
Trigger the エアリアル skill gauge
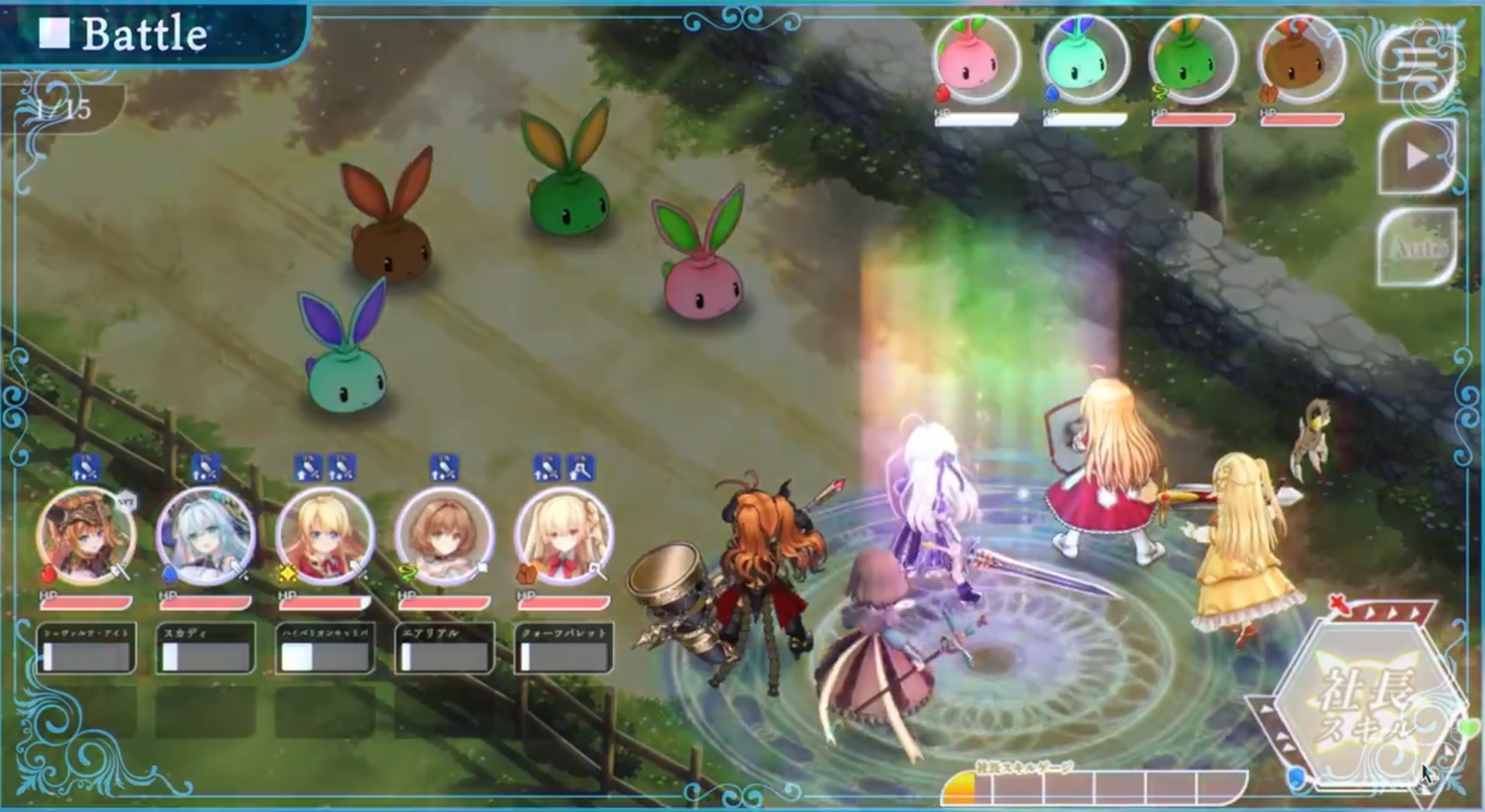[x=444, y=649]
